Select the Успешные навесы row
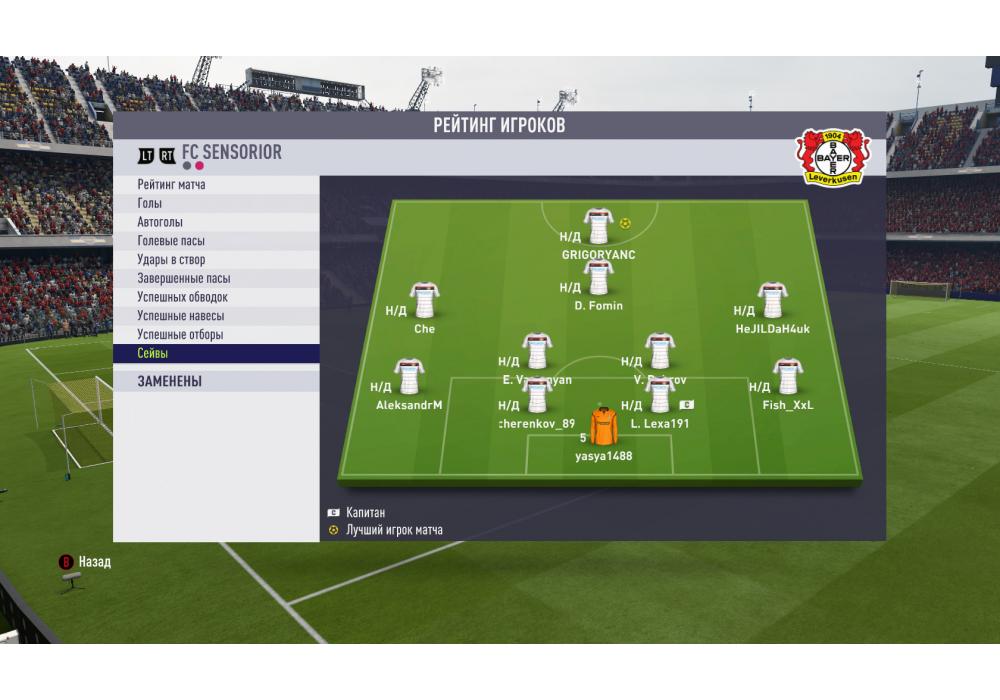Viewport: 1000px width, 700px height. [216, 316]
